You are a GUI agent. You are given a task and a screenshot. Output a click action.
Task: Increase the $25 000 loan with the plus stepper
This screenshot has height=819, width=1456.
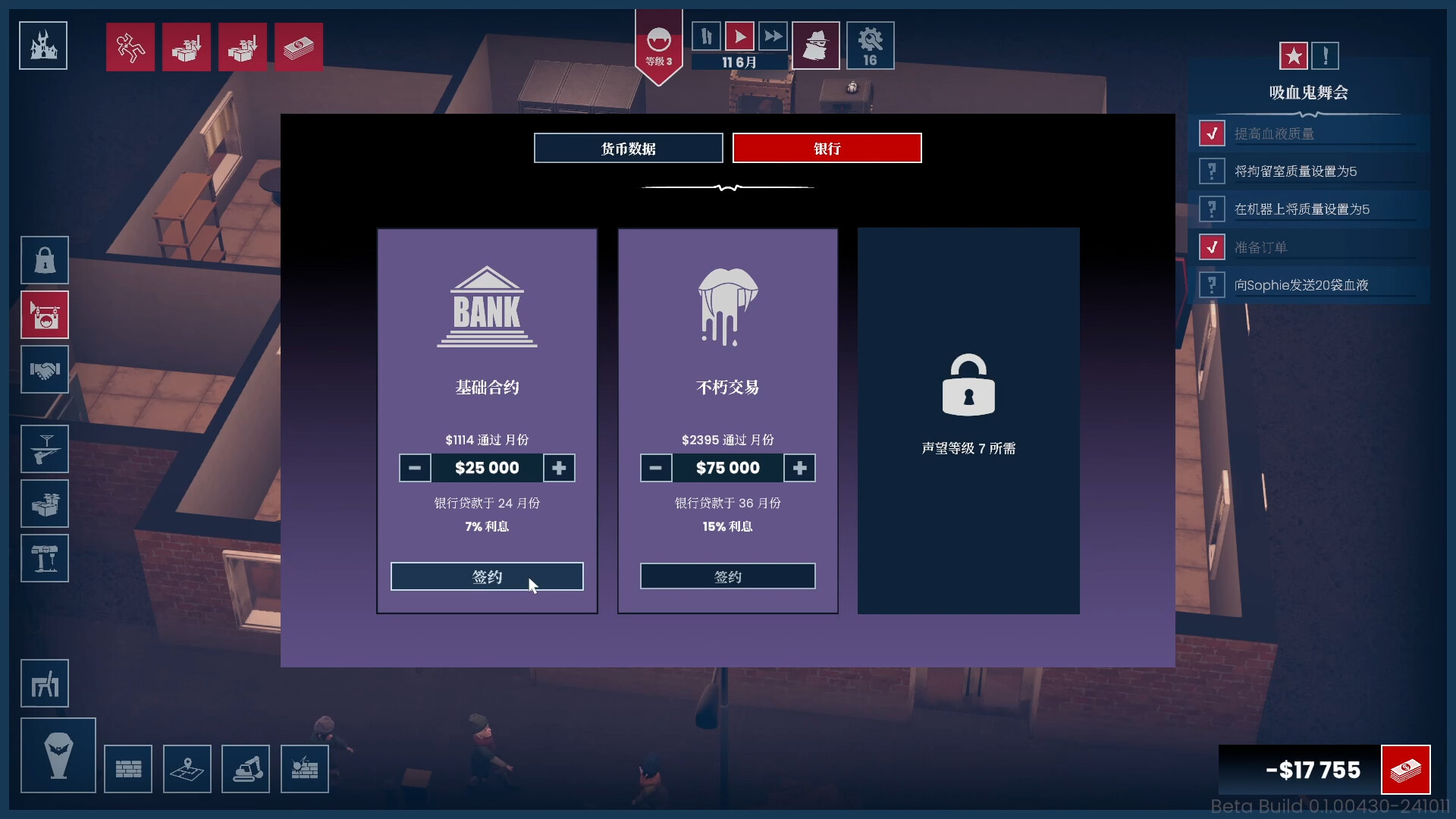(x=559, y=468)
